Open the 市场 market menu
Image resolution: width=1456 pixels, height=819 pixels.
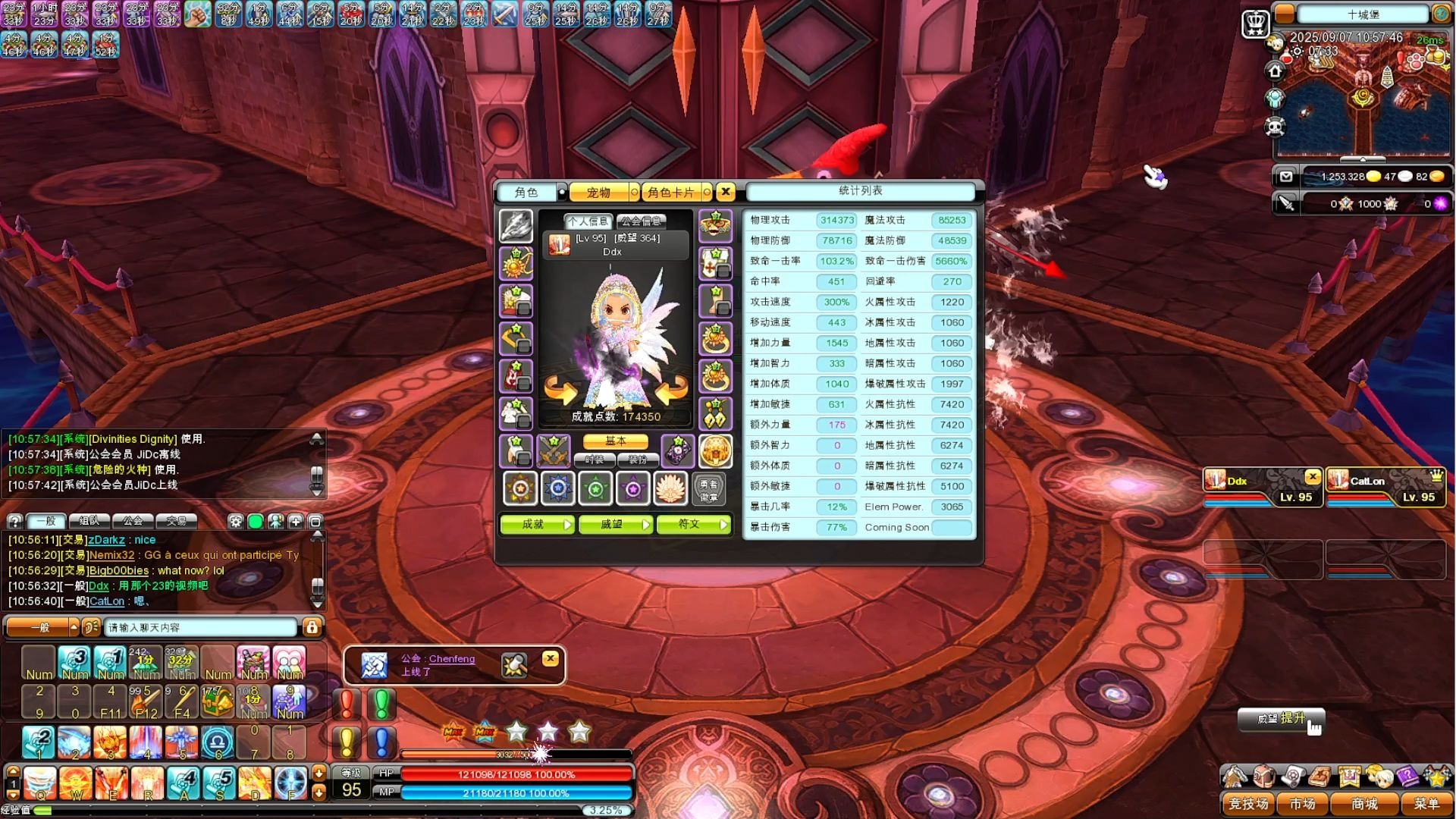click(1302, 803)
